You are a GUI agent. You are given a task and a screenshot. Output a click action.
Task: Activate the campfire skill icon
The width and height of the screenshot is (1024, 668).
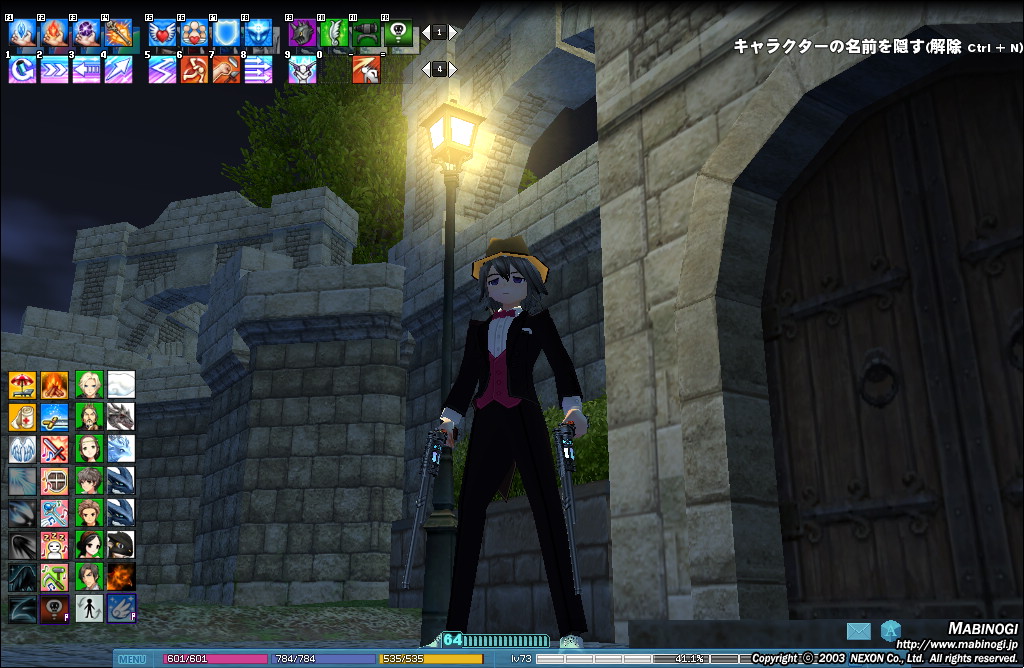pyautogui.click(x=54, y=384)
